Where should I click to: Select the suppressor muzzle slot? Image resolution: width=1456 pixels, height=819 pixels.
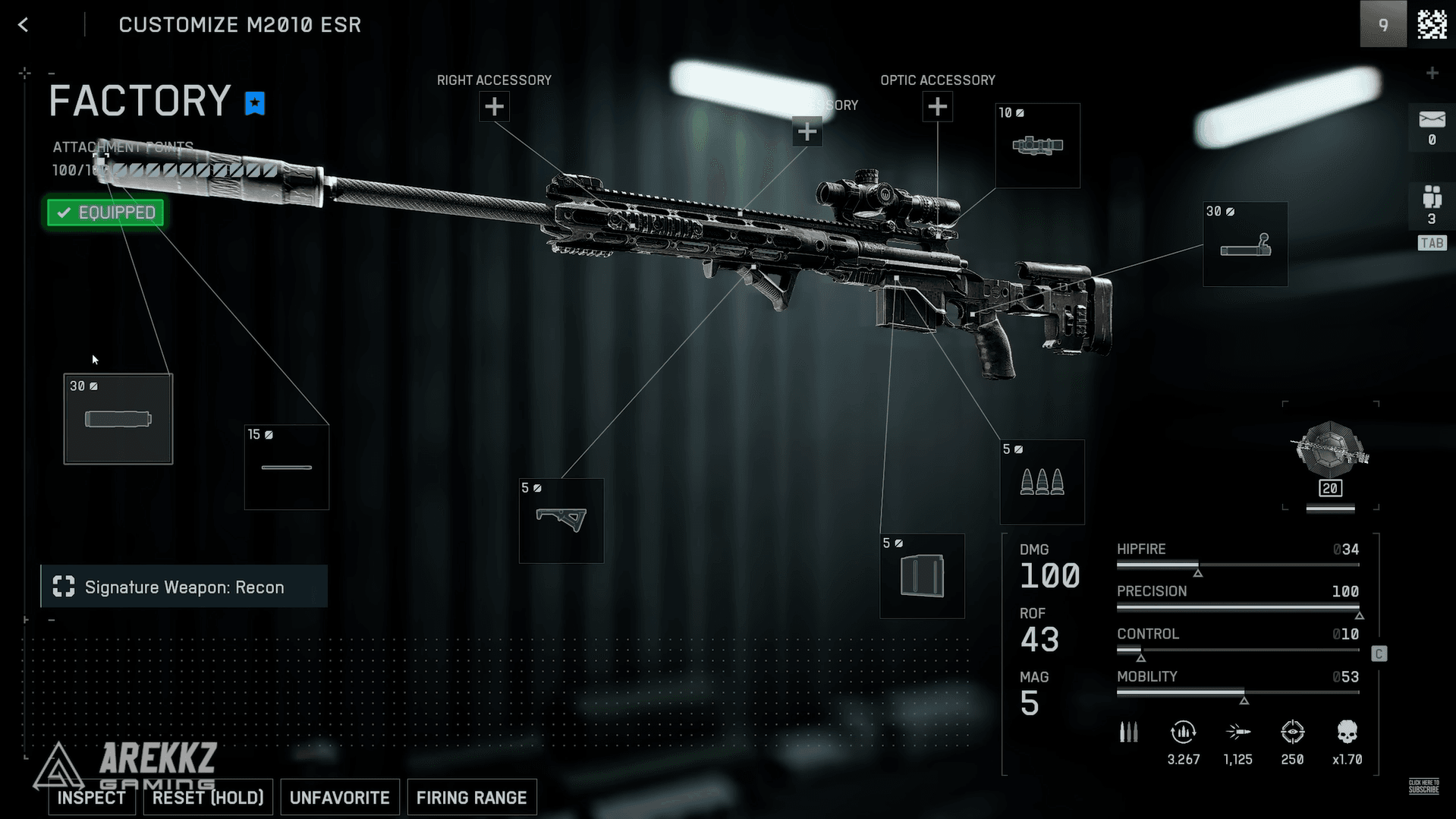118,419
